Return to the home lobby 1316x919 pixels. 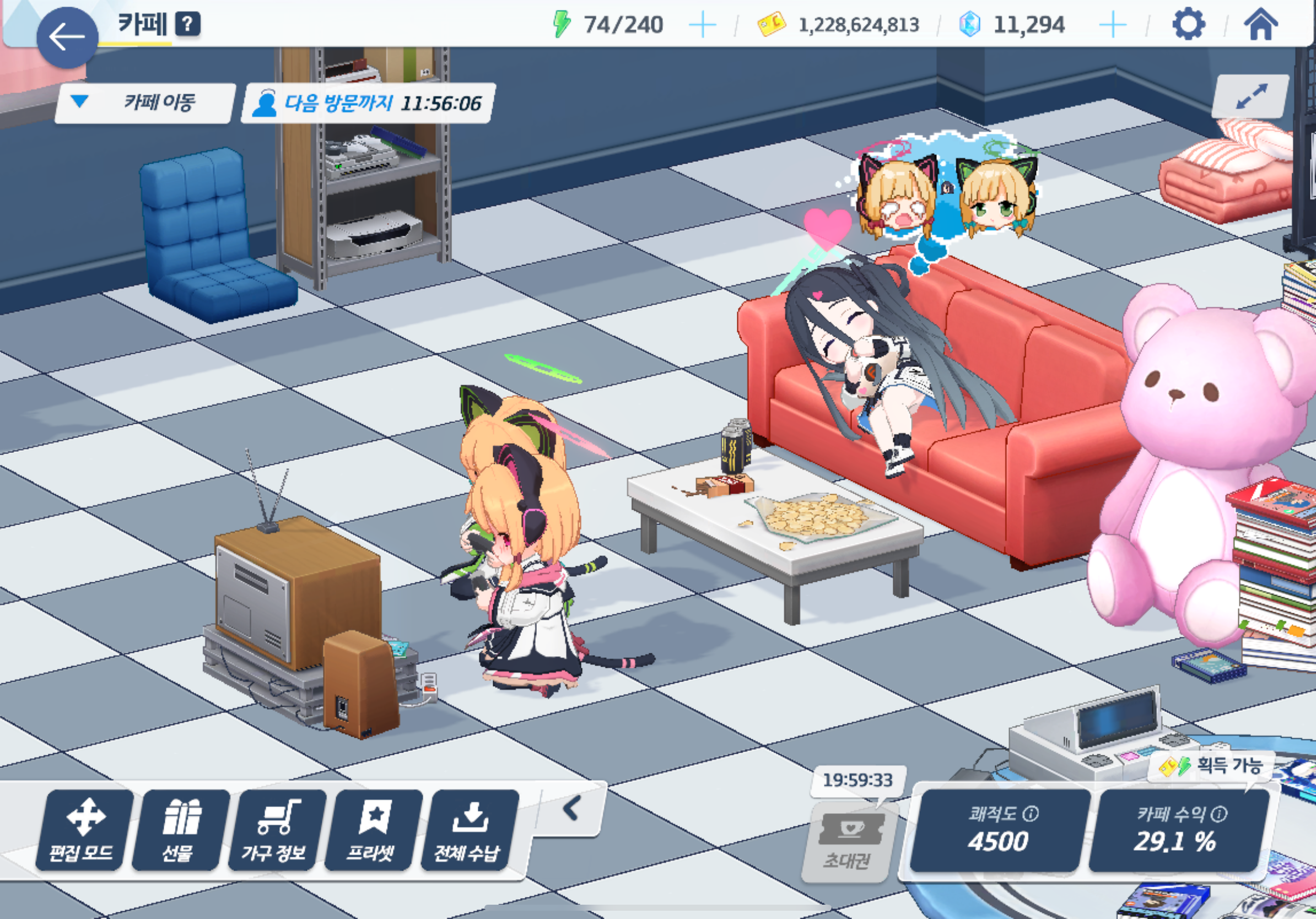point(1260,25)
